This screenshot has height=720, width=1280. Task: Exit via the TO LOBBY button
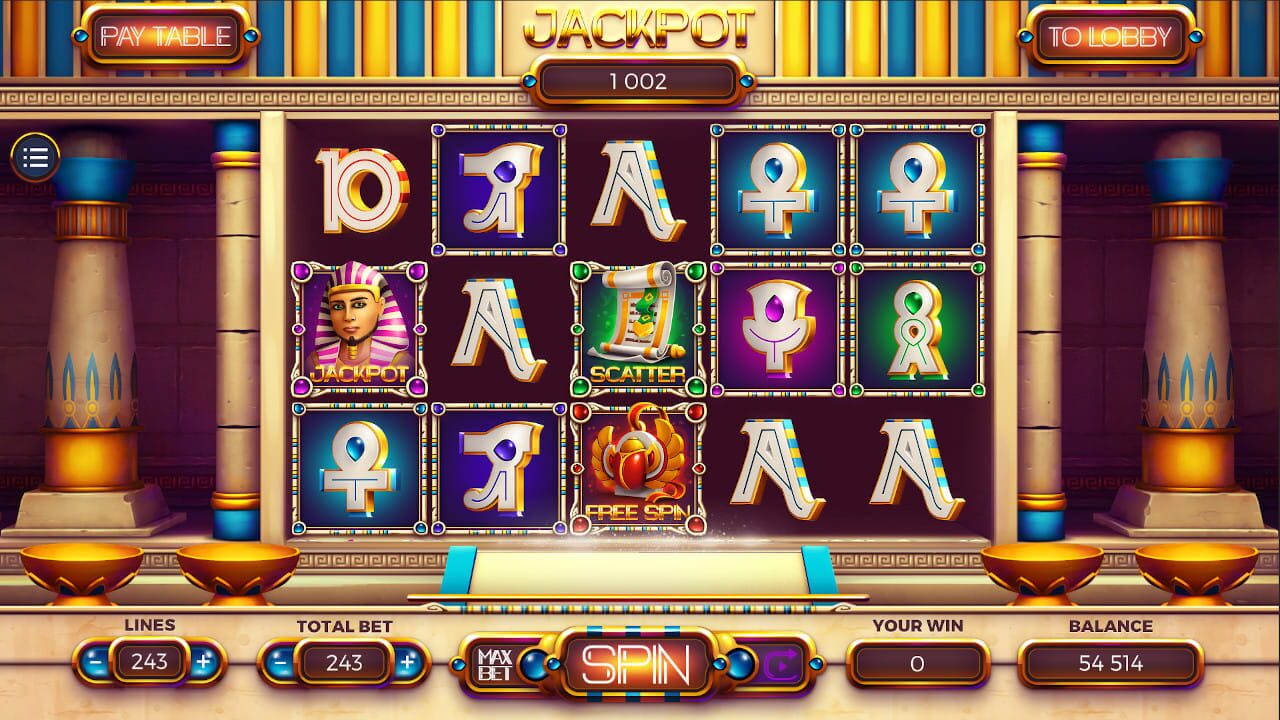click(1111, 34)
